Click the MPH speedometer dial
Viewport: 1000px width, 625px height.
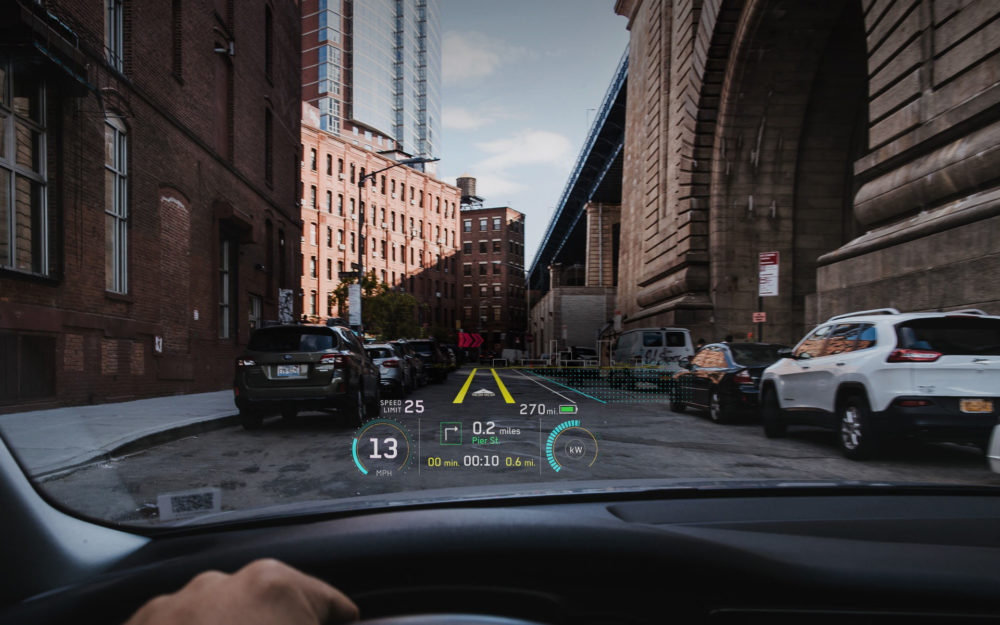[x=382, y=448]
